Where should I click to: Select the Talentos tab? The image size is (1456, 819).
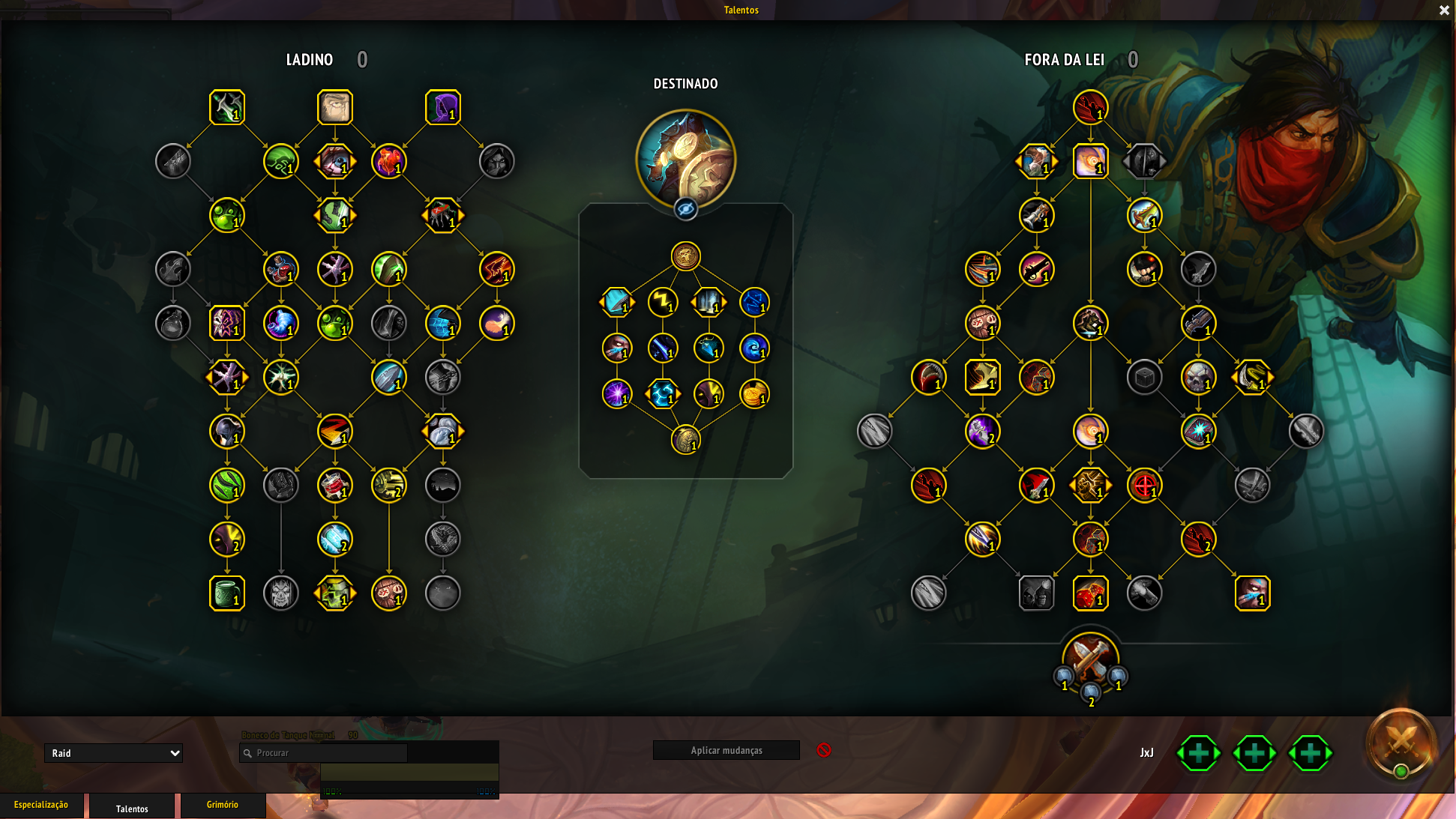132,809
